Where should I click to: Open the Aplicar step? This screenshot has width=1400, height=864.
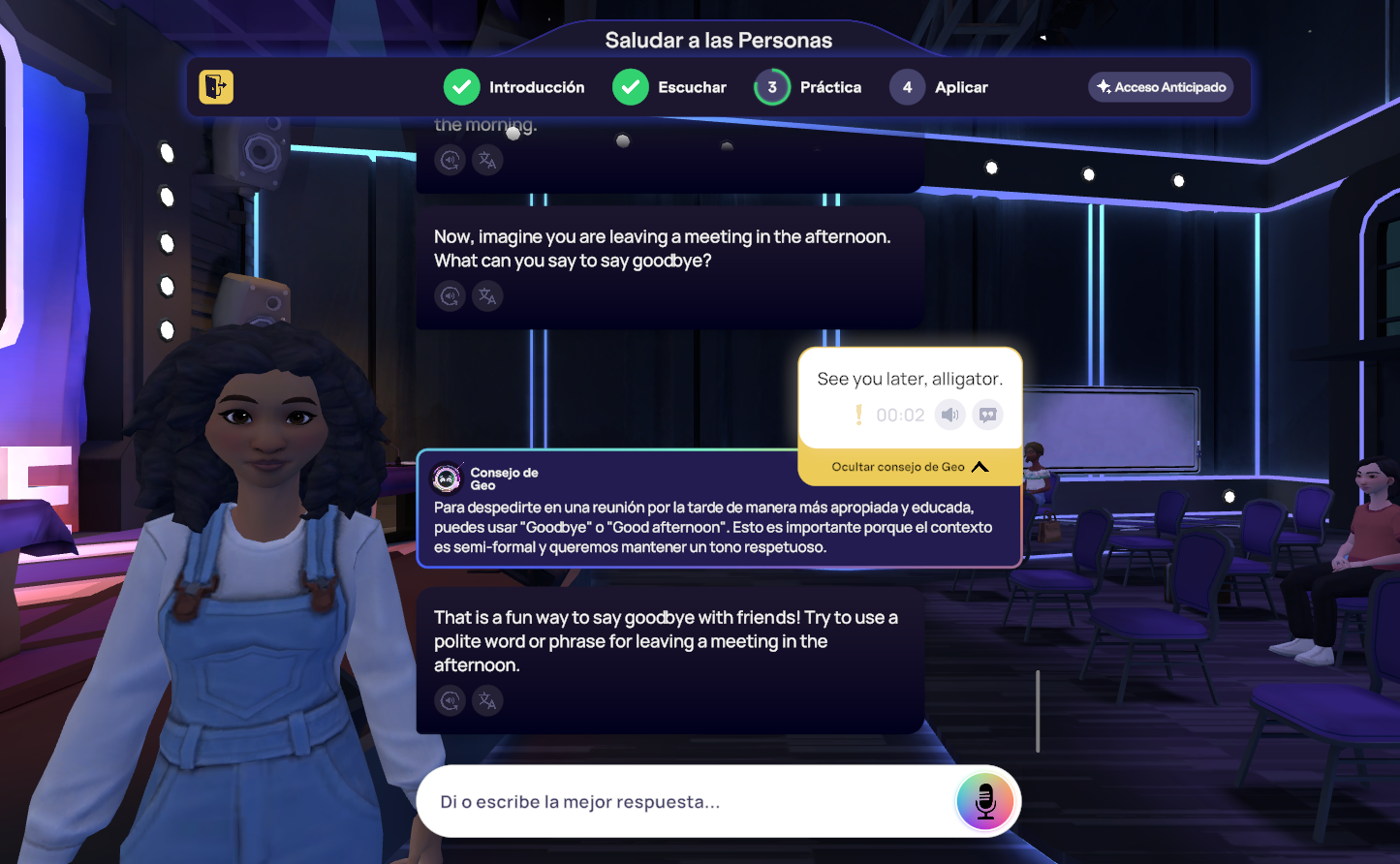click(939, 87)
